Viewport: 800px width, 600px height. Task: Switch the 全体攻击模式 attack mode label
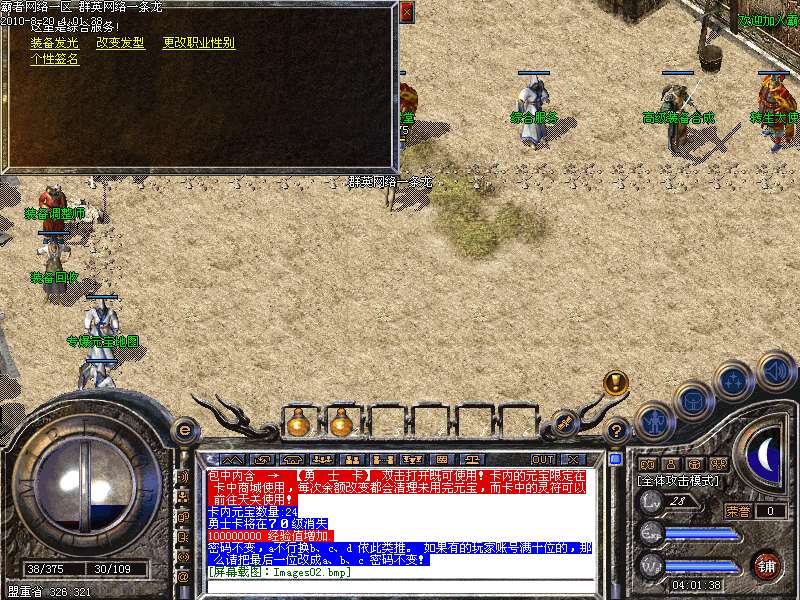(678, 481)
